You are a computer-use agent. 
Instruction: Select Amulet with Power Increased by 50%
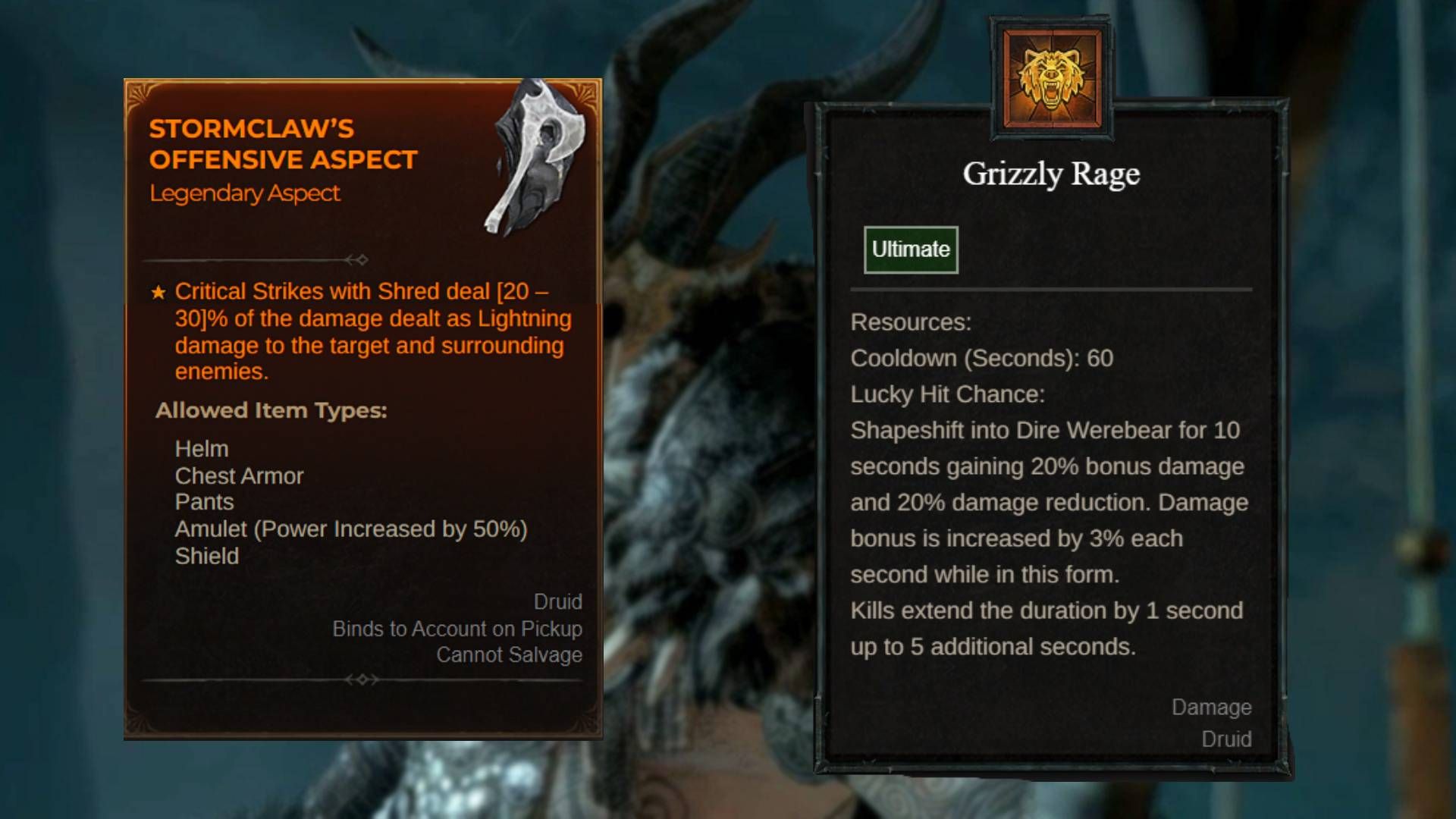click(x=352, y=529)
